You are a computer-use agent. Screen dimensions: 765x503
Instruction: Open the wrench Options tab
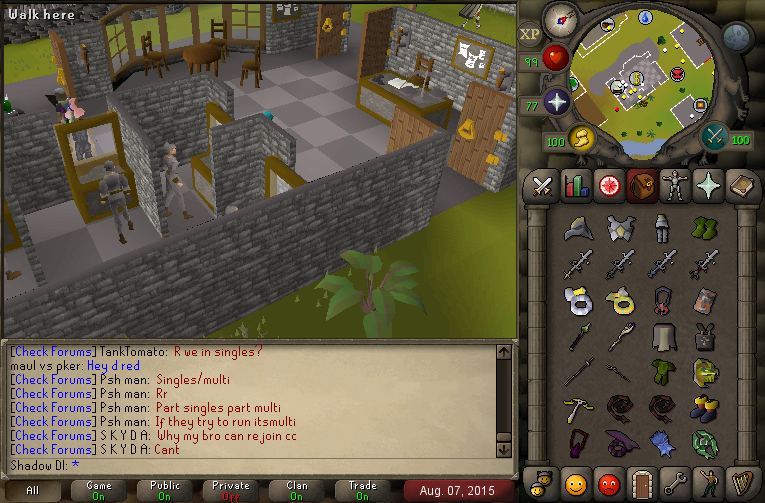tap(674, 482)
